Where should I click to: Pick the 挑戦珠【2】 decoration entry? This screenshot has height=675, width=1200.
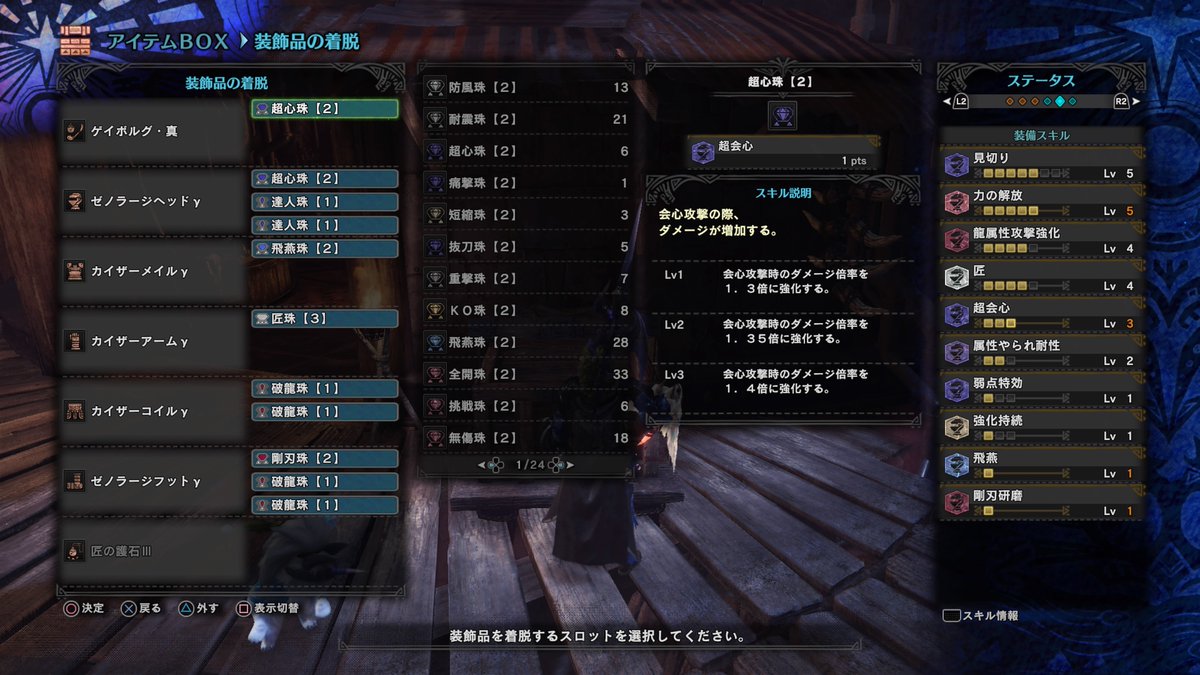coord(526,406)
